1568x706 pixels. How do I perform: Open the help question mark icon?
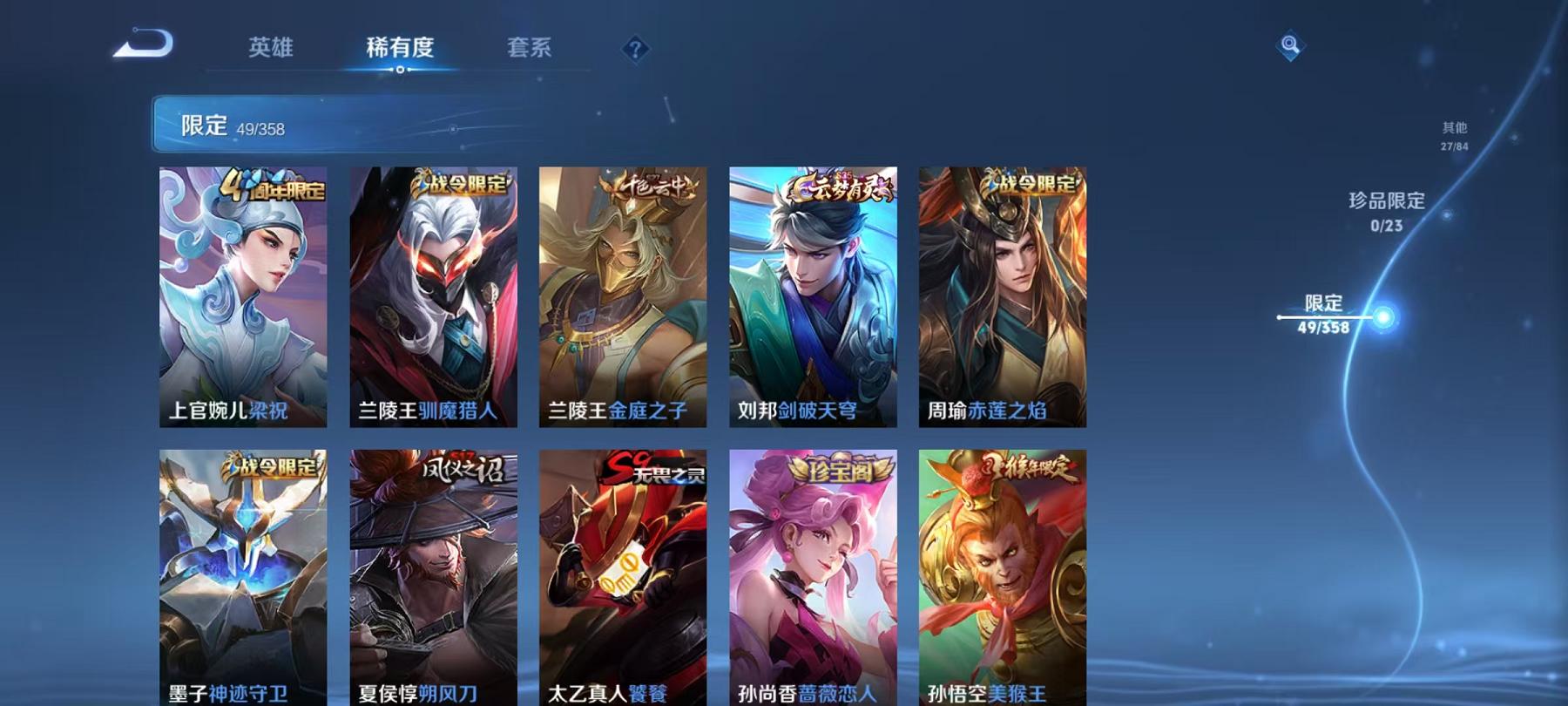coord(636,48)
